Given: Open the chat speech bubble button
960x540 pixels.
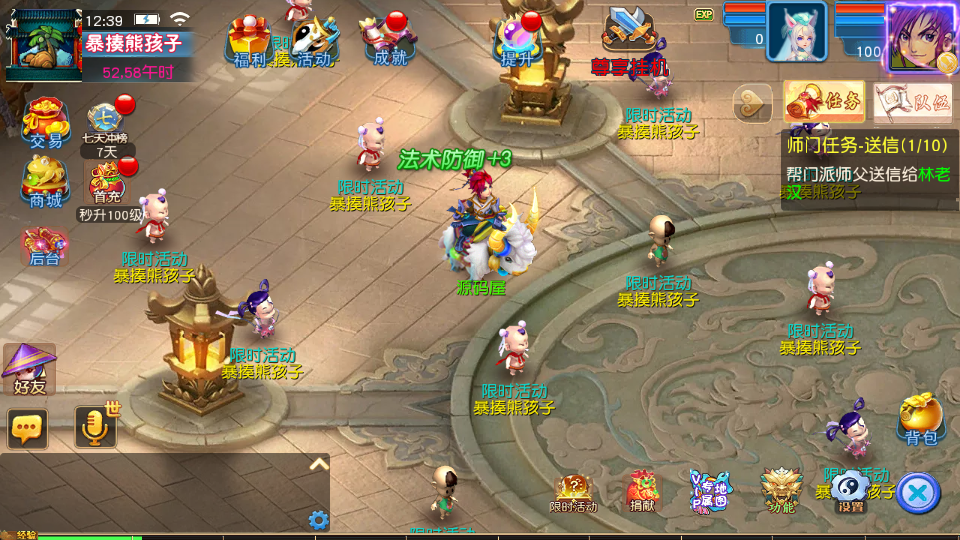Looking at the screenshot, I should 28,428.
